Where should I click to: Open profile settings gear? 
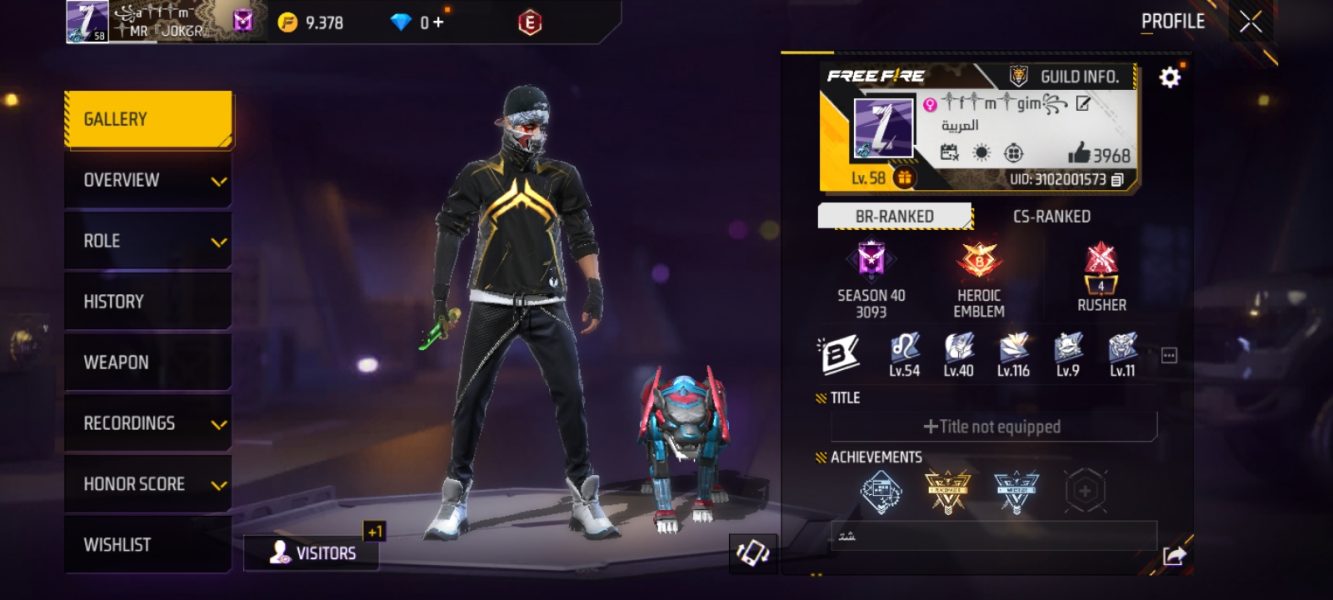coord(1169,77)
